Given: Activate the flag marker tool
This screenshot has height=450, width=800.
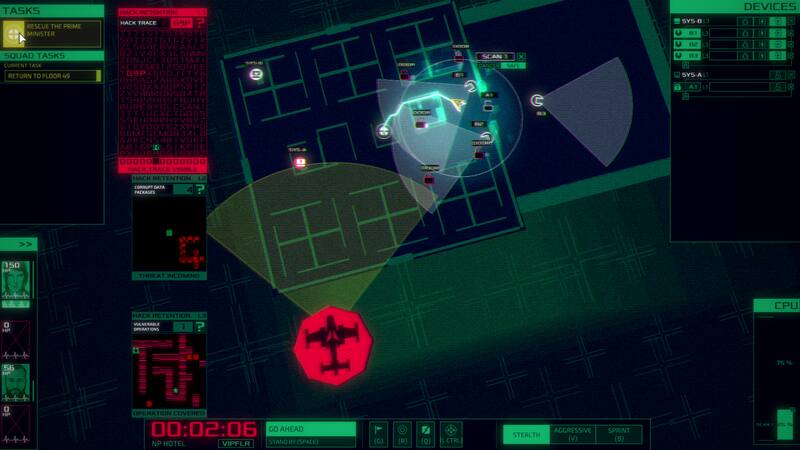Looking at the screenshot, I should coord(380,431).
